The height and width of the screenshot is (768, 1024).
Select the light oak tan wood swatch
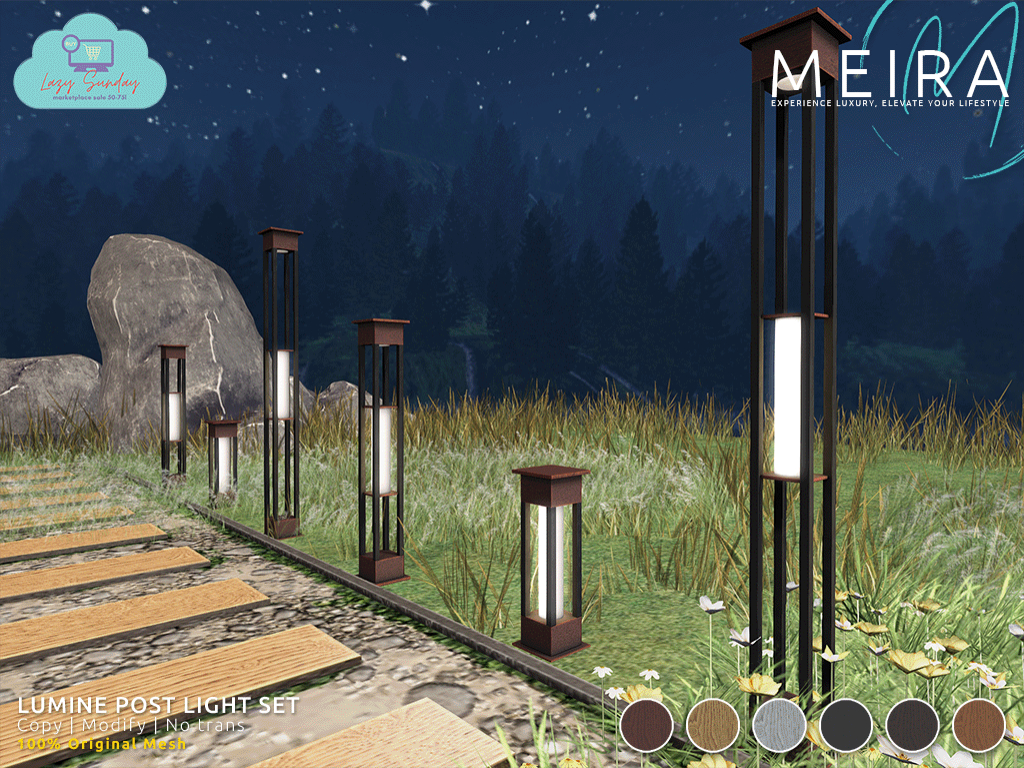click(713, 724)
